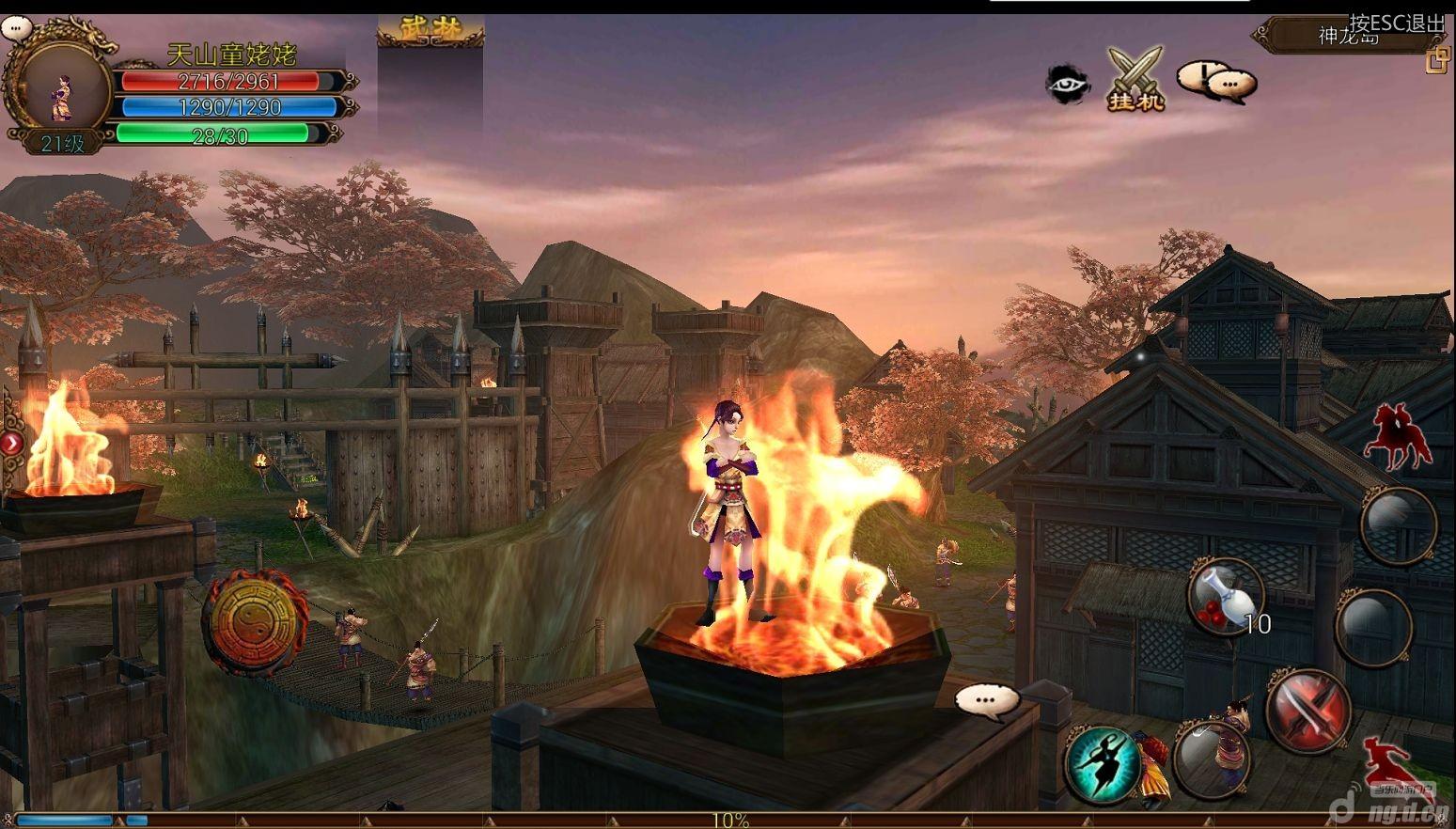Click the player character portrait
The image size is (1456, 829).
[61, 92]
